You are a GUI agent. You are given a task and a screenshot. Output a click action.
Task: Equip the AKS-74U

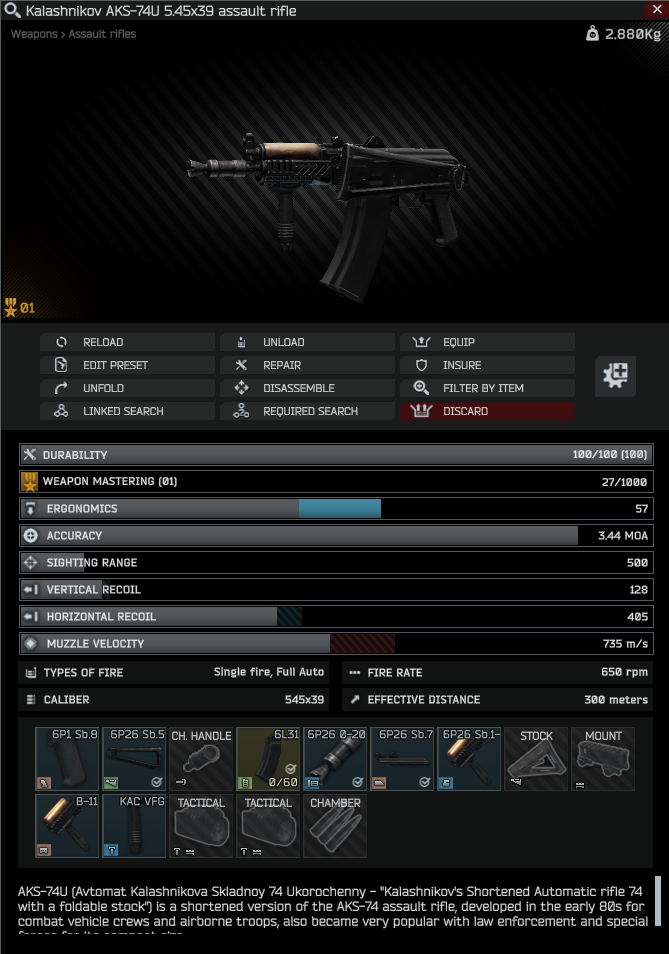pos(487,342)
